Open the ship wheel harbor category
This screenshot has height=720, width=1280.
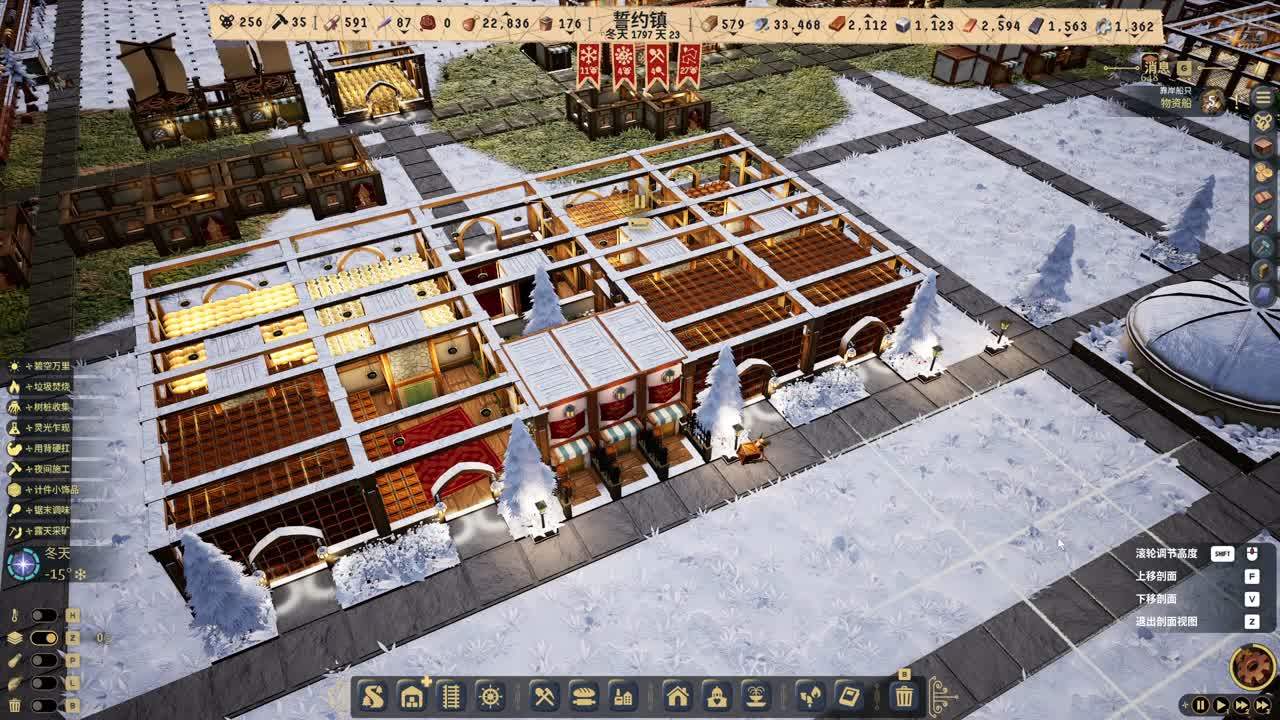489,696
